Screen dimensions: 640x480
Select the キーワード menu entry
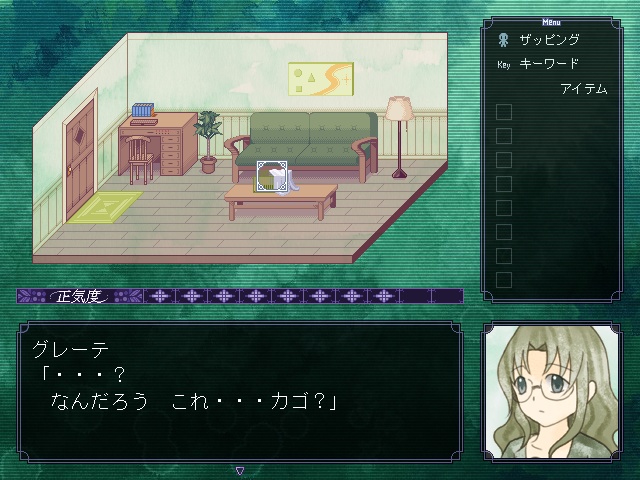click(549, 64)
